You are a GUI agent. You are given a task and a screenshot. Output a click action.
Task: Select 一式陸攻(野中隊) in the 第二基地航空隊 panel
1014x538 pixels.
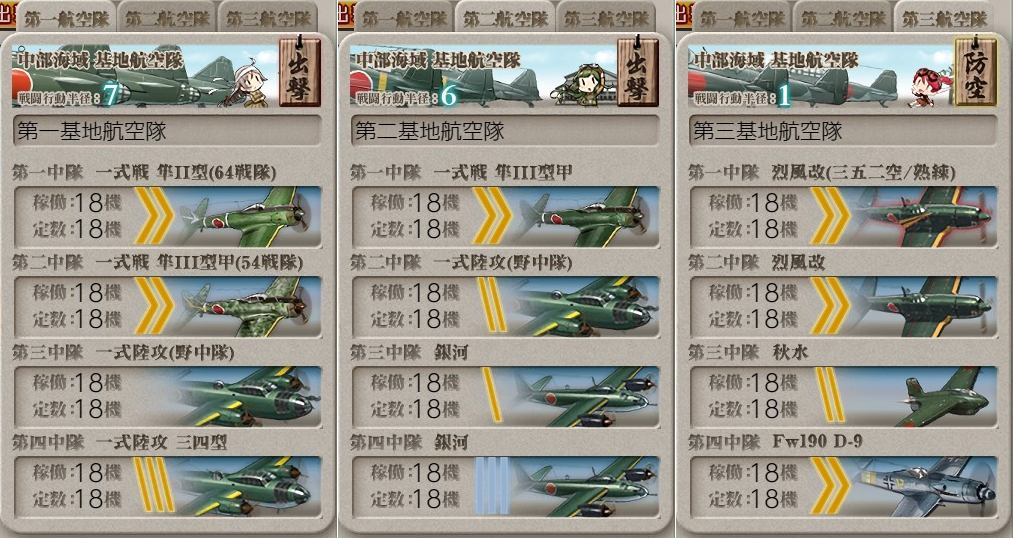tap(504, 306)
